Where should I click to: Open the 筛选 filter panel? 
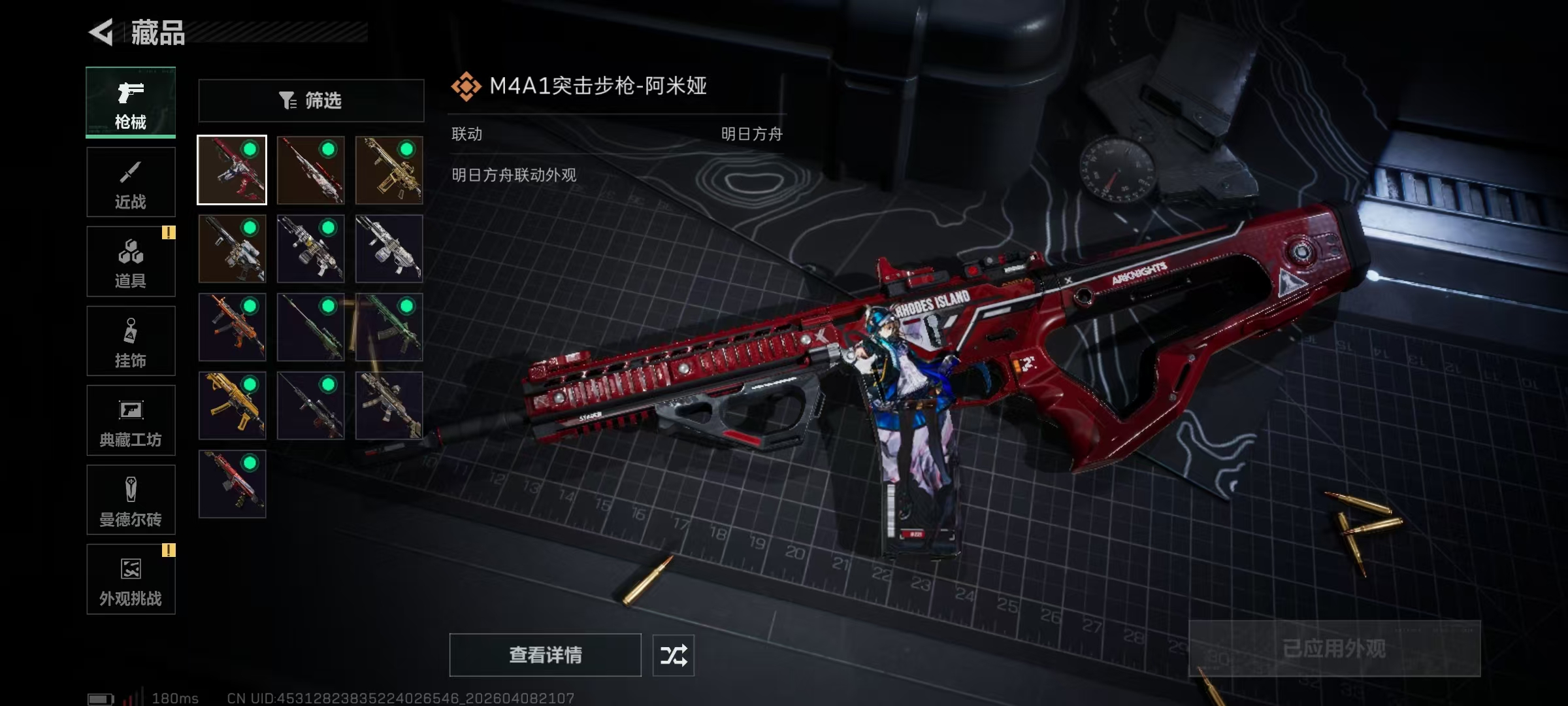310,100
